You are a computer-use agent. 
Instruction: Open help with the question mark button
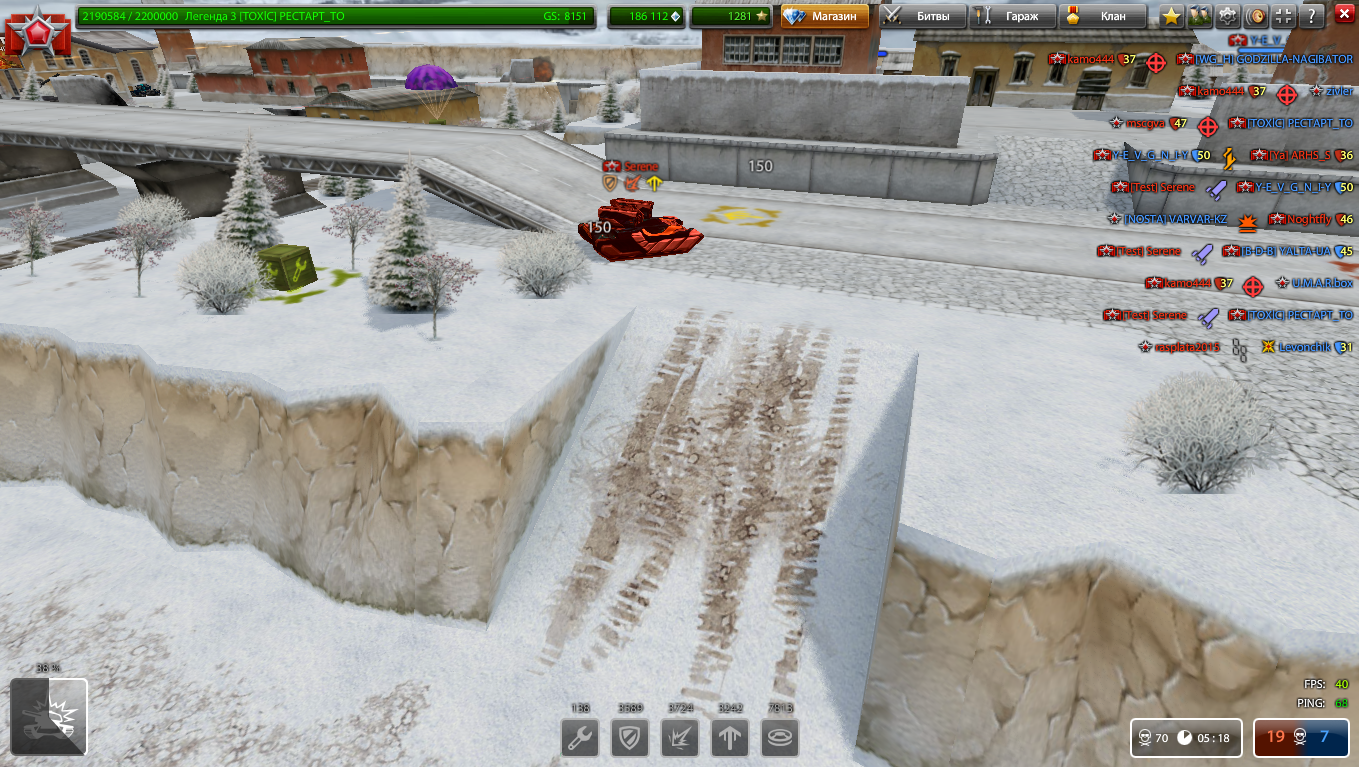tap(1311, 16)
